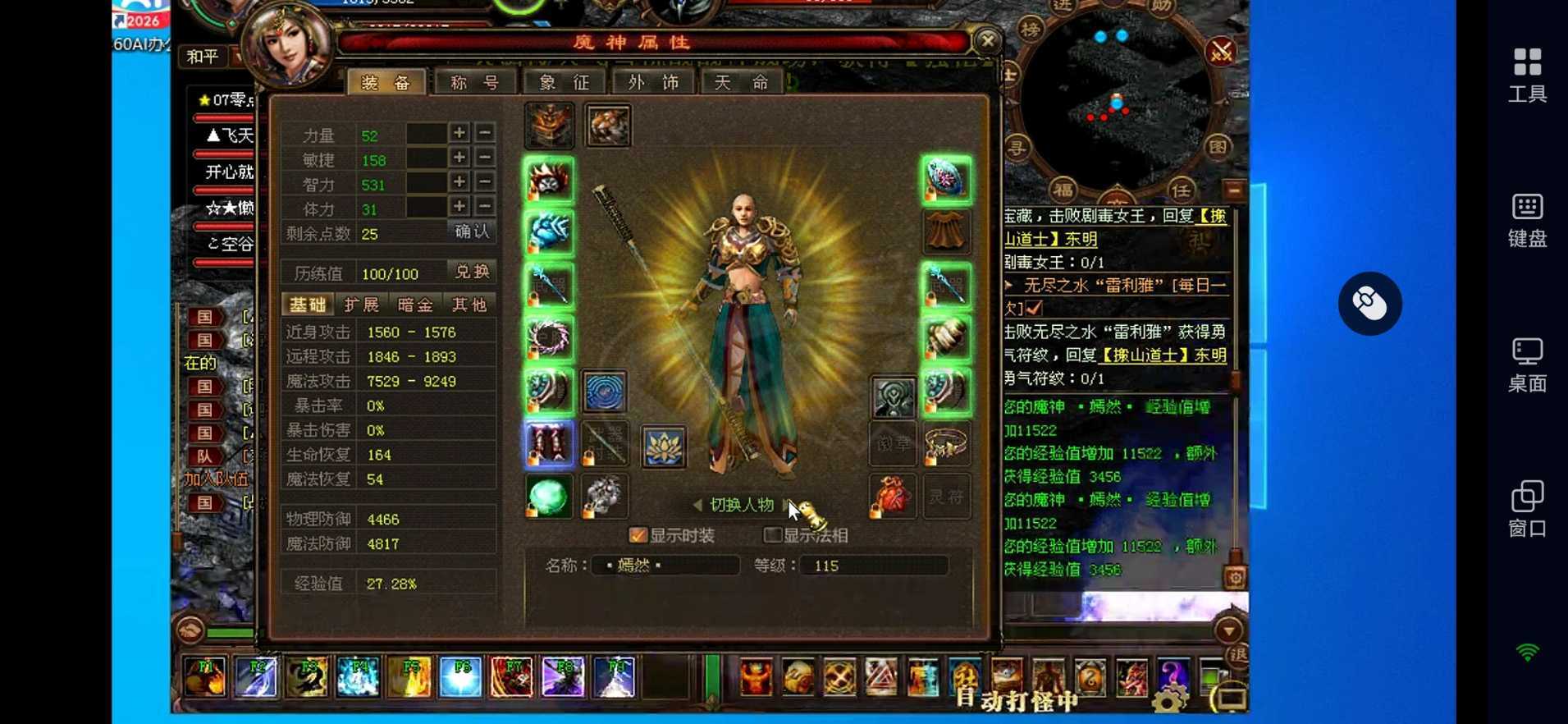Switch to the 称号 tab
The width and height of the screenshot is (1568, 724).
click(476, 81)
